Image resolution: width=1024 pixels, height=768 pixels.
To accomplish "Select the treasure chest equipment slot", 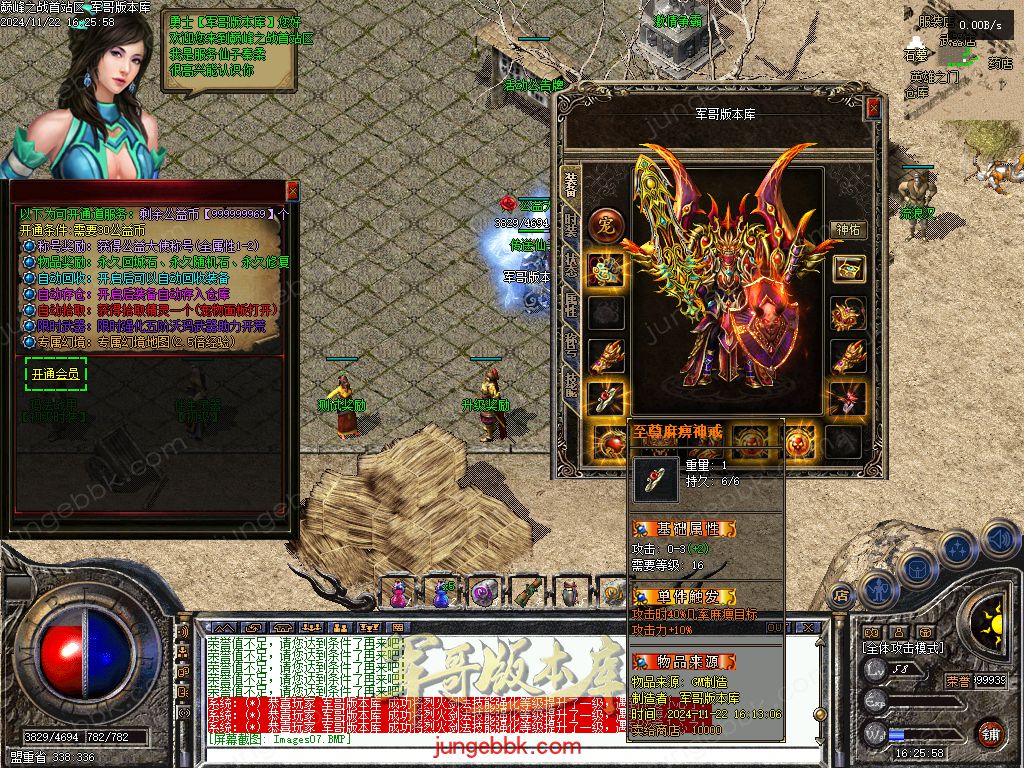I will 848,269.
